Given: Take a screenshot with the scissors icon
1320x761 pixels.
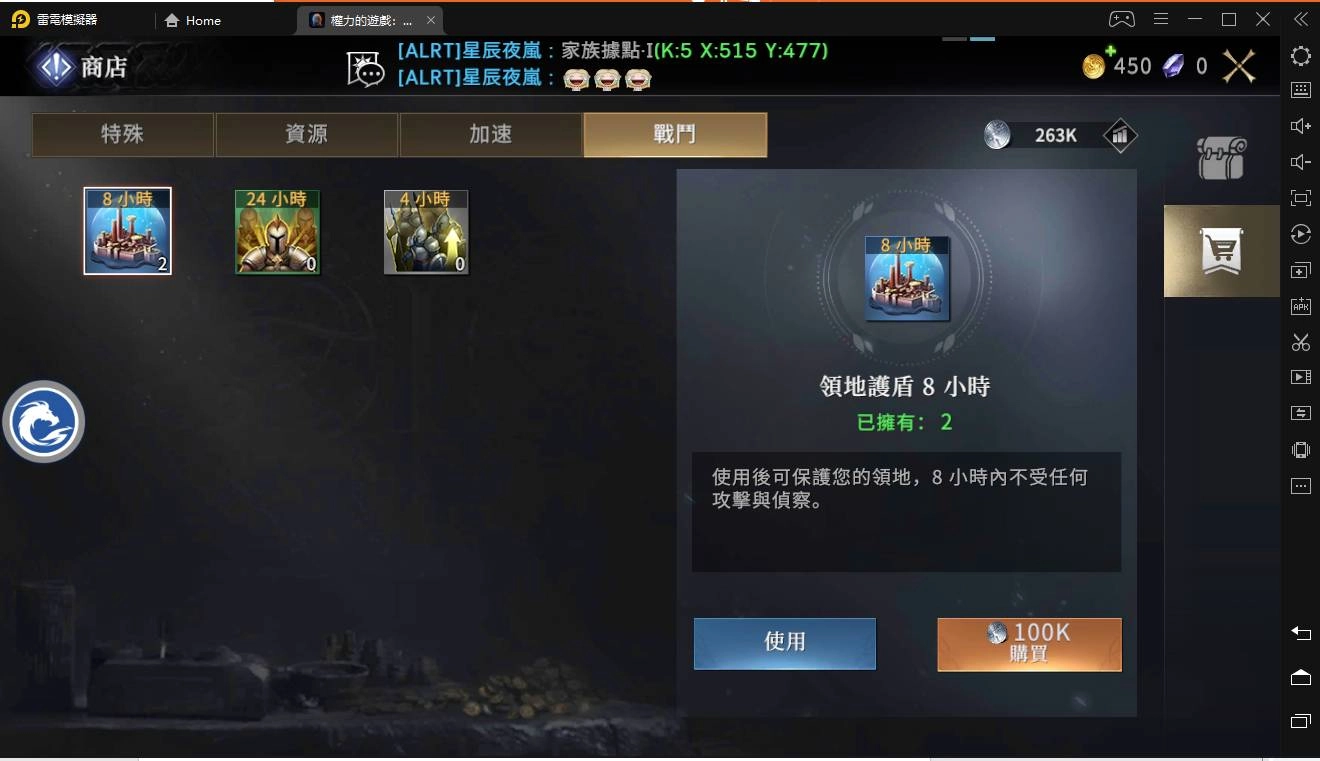Looking at the screenshot, I should pos(1300,342).
